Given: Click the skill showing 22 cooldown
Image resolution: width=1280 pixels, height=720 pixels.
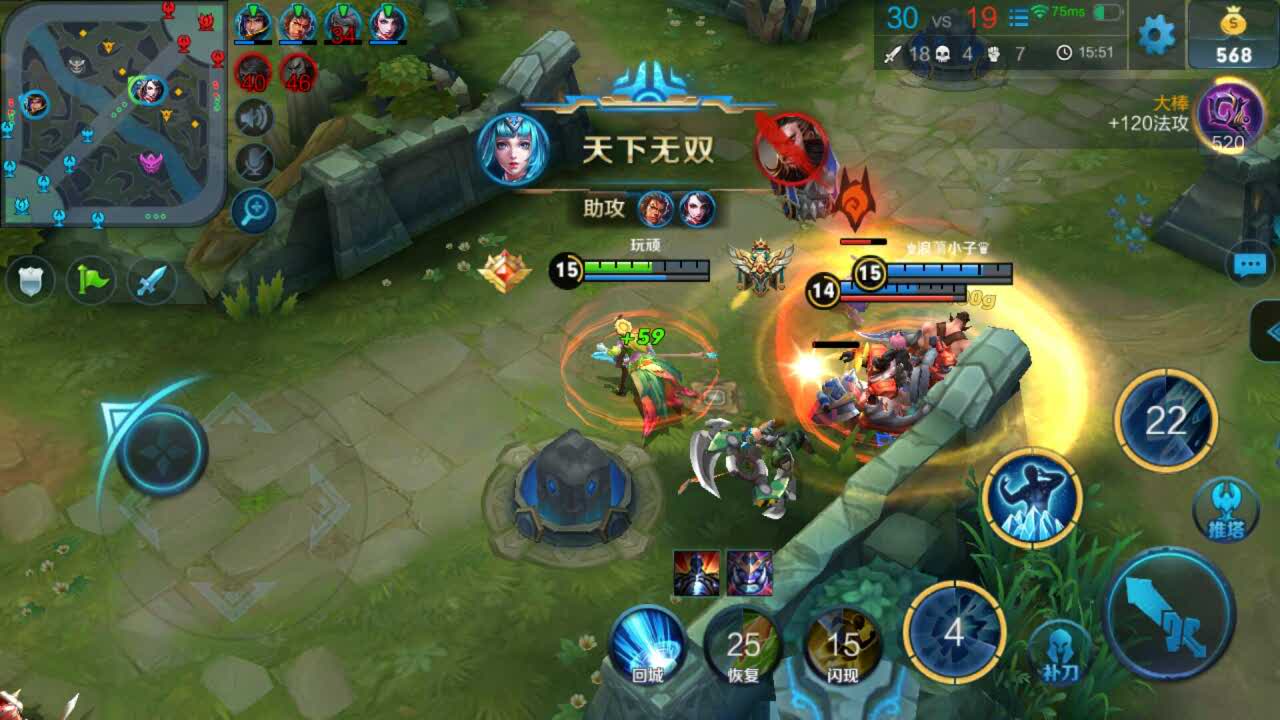Looking at the screenshot, I should (x=1166, y=420).
